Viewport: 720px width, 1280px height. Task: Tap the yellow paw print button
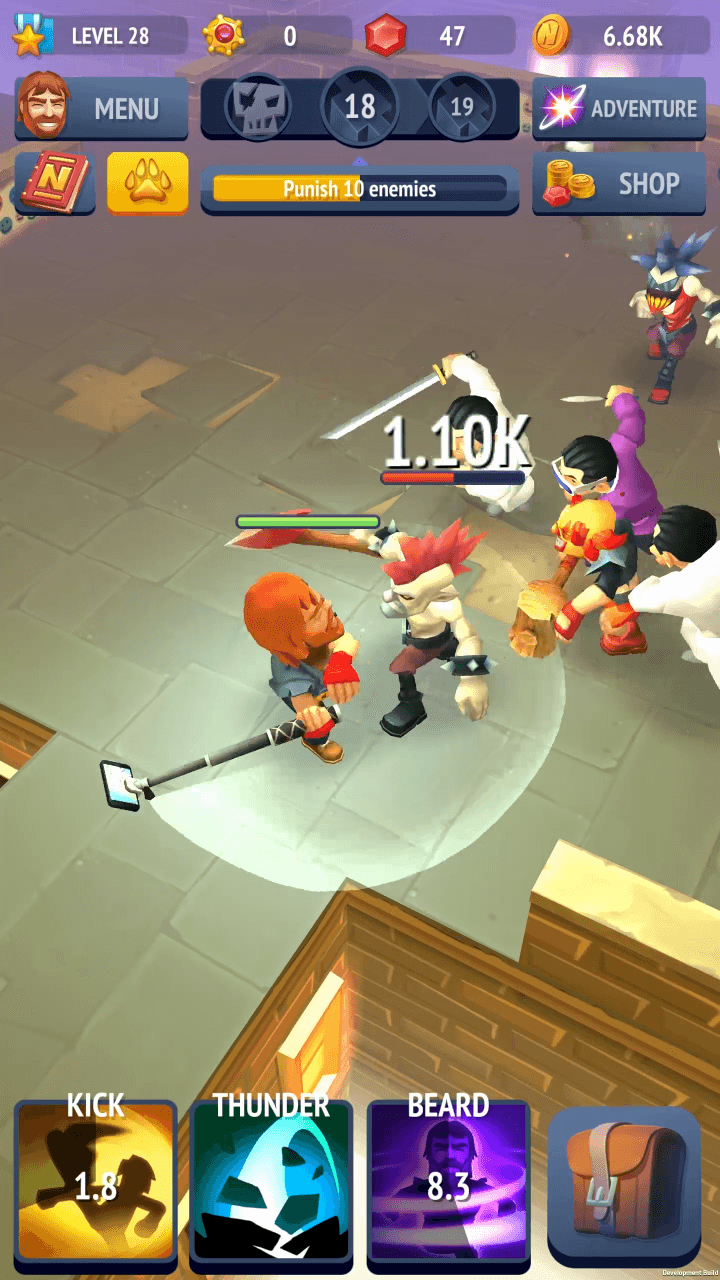147,183
